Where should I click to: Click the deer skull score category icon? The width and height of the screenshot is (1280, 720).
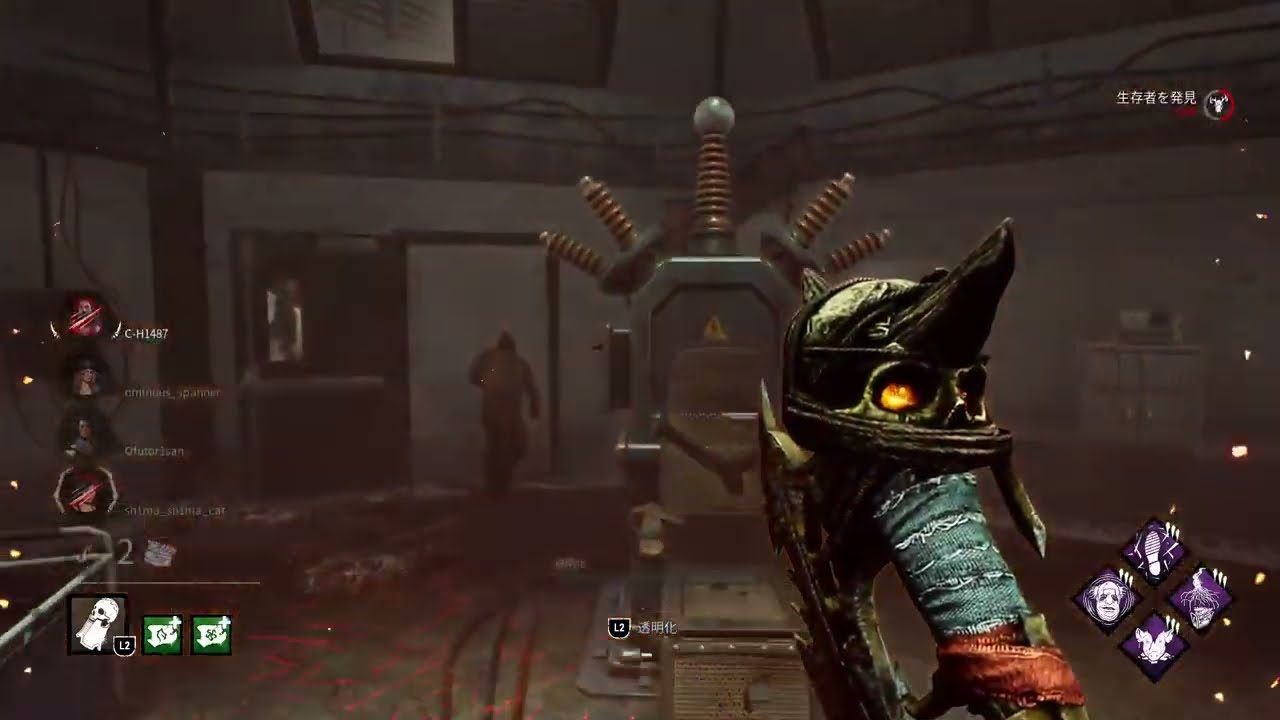(x=1218, y=103)
